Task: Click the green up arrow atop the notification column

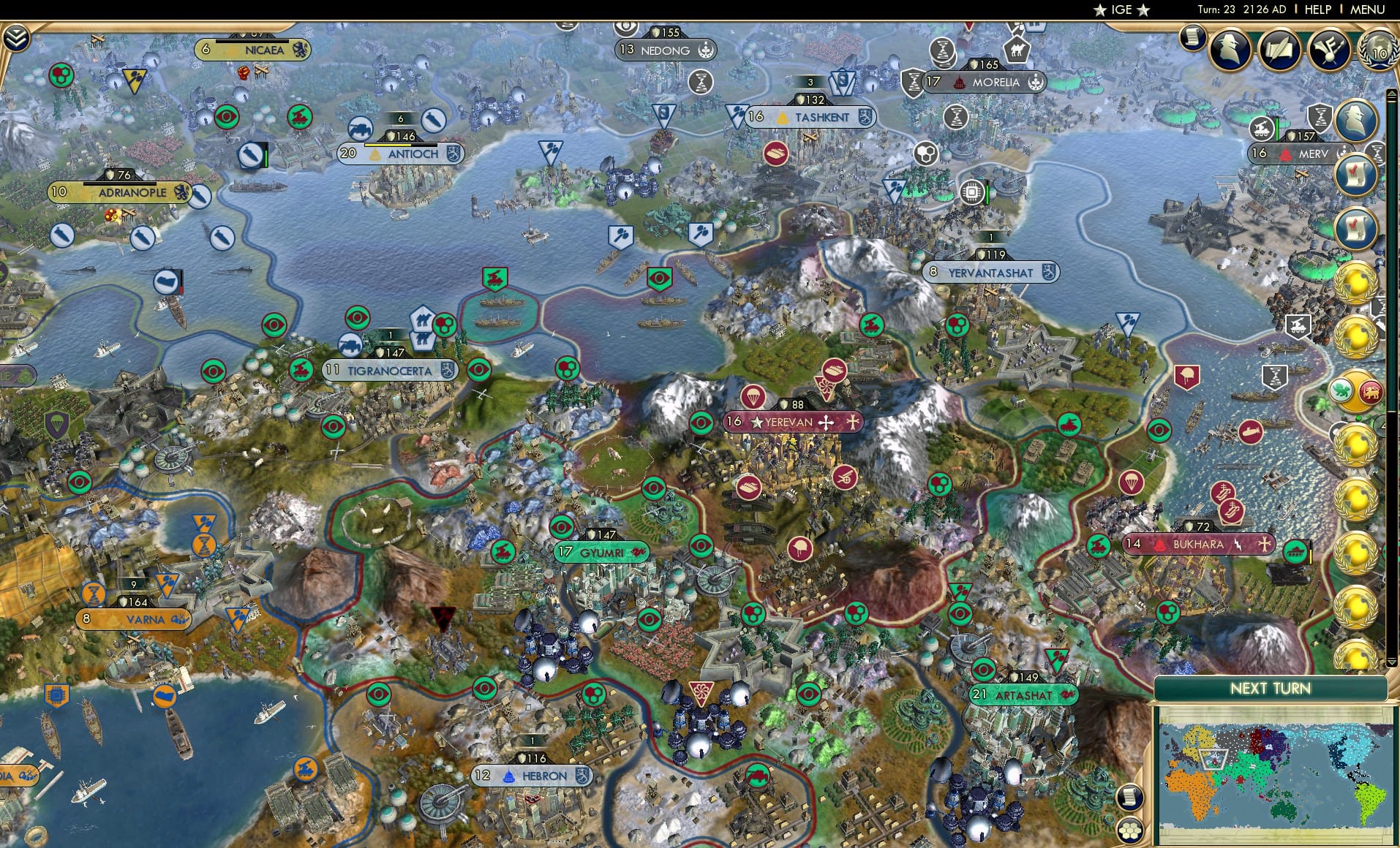Action: (1392, 93)
